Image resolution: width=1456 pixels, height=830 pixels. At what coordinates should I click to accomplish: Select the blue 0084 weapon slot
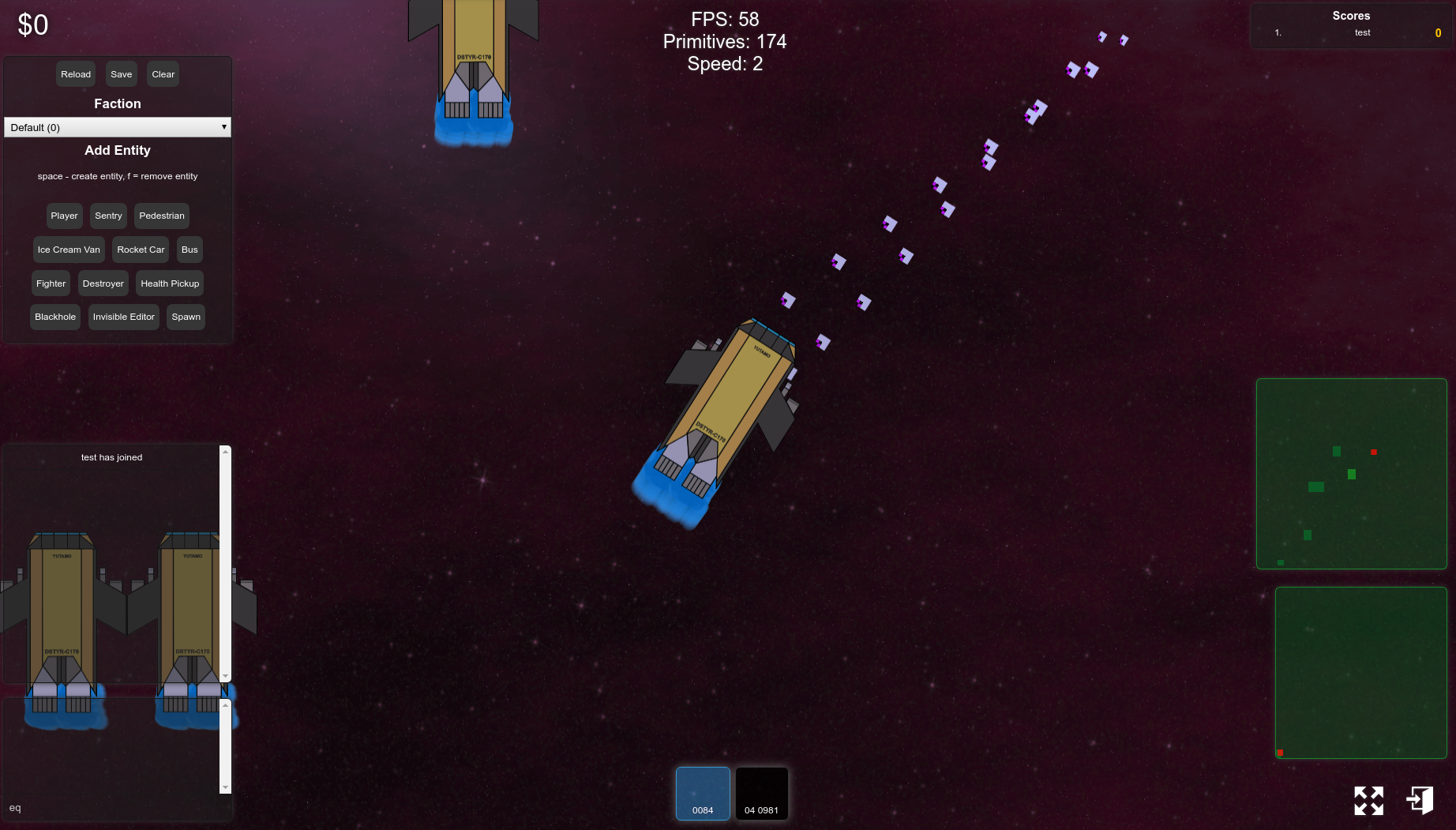tap(703, 793)
